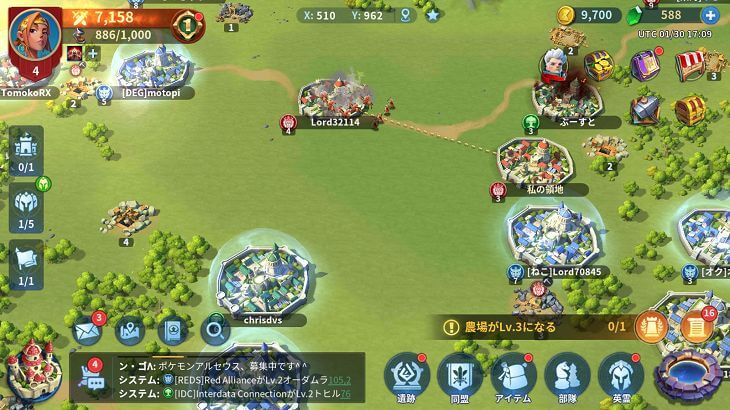Open the quest scroll with 16 badge
730x410 pixels.
[x=696, y=328]
